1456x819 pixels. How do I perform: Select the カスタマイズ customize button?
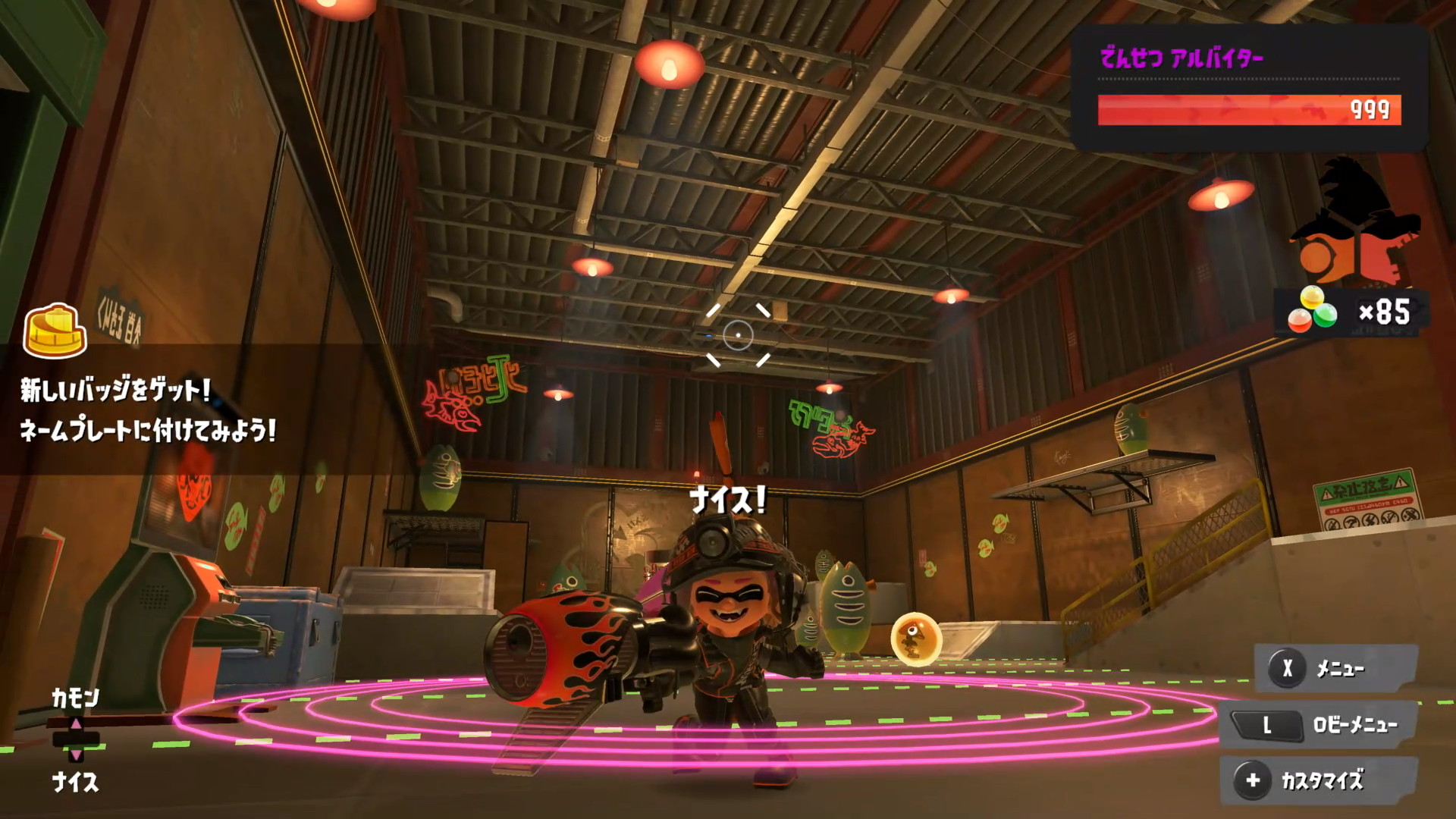1319,780
